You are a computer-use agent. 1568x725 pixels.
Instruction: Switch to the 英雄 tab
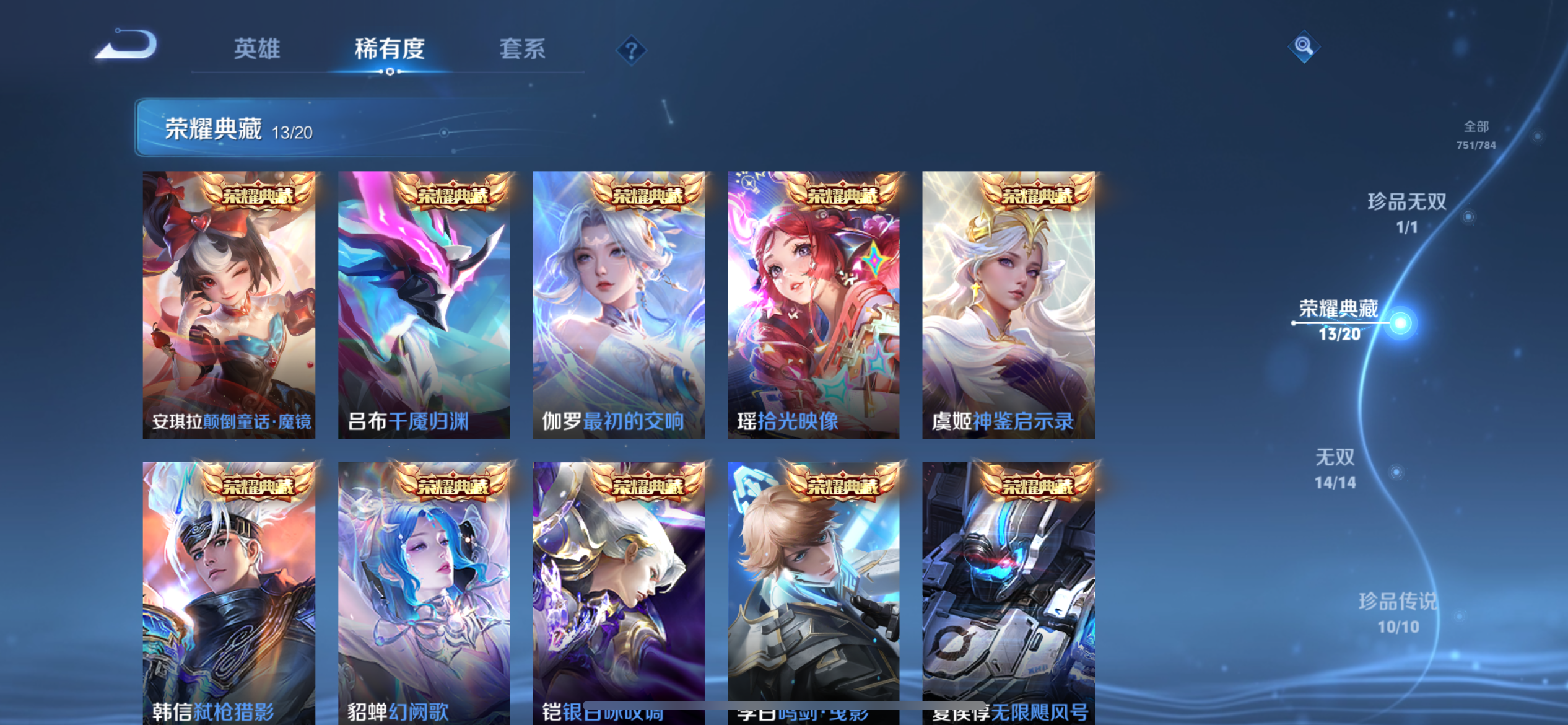pos(258,50)
